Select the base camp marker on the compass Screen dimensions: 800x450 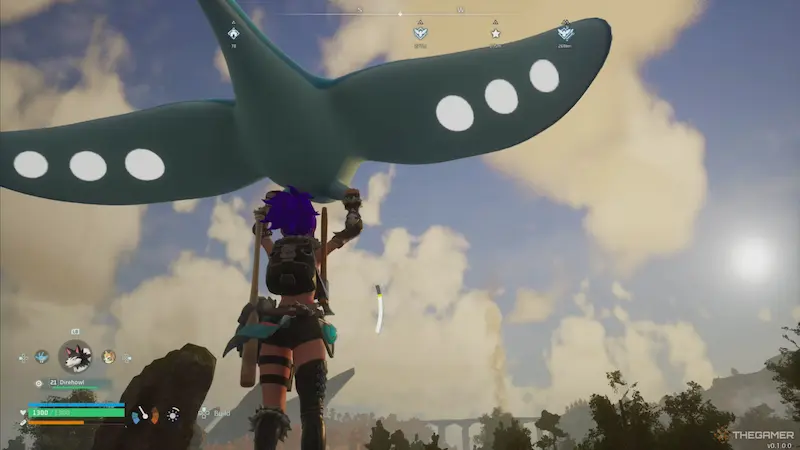pyautogui.click(x=233, y=33)
